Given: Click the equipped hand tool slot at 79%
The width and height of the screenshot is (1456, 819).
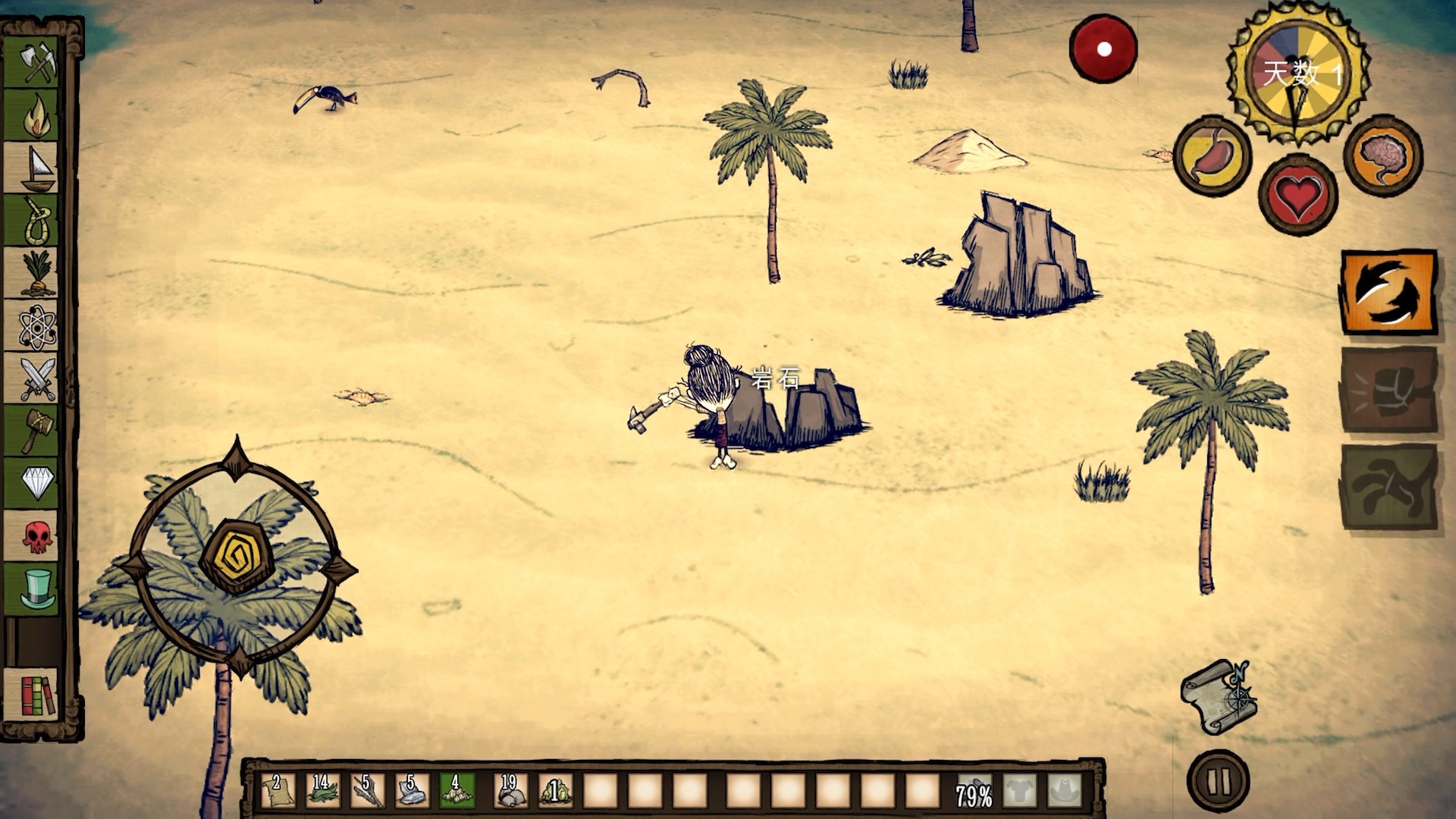Looking at the screenshot, I should [974, 792].
